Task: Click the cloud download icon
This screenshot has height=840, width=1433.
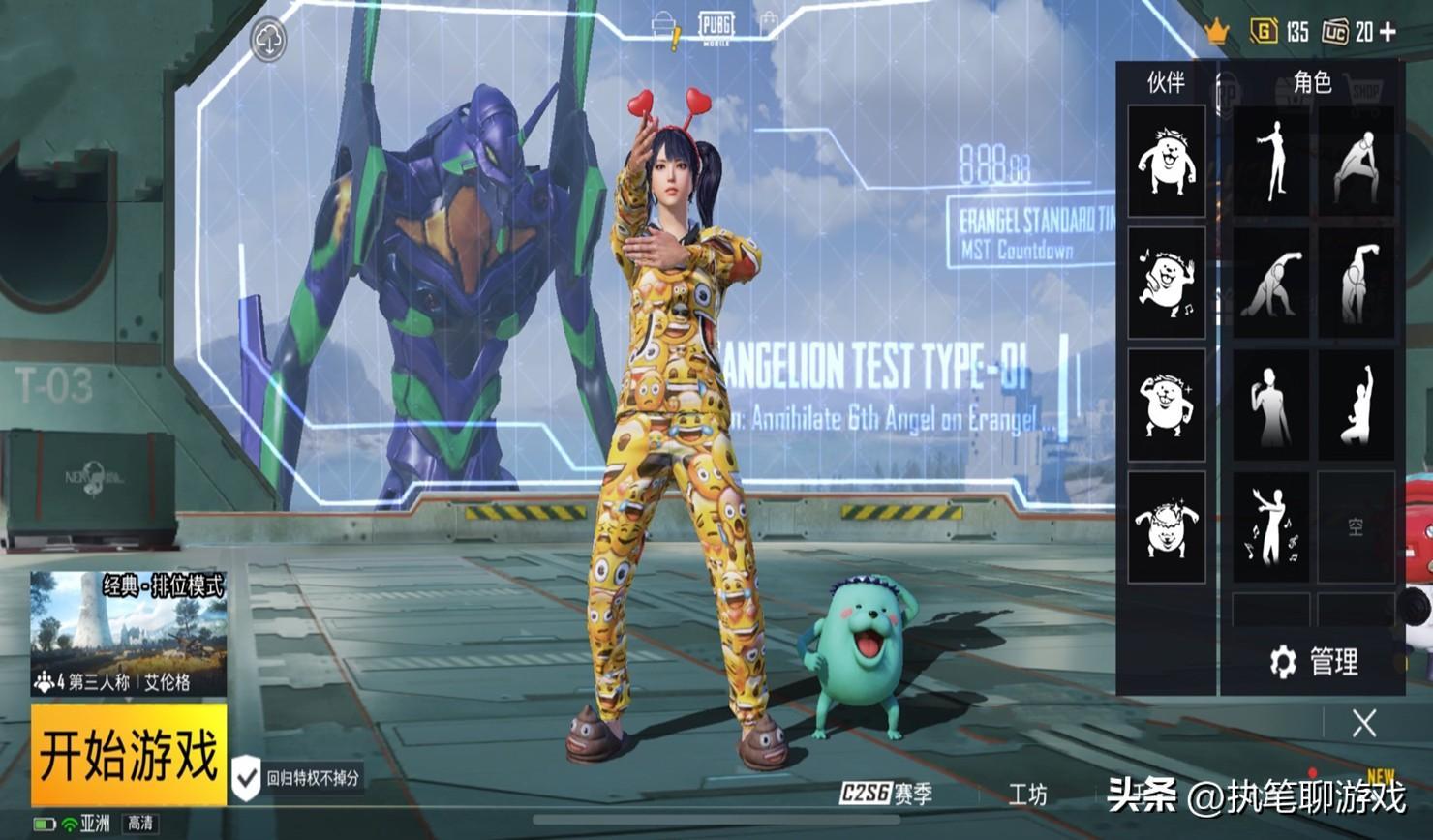Action: [x=268, y=41]
